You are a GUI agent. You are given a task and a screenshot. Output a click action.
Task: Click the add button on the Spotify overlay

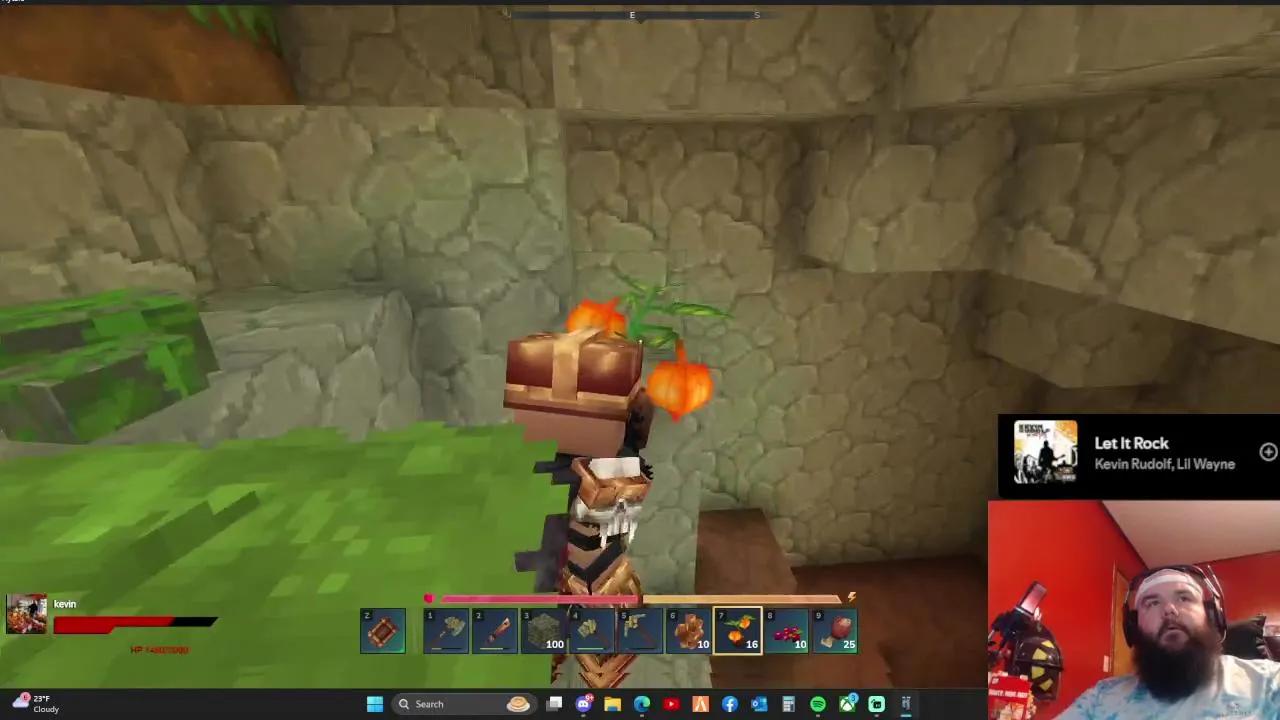pos(1267,452)
